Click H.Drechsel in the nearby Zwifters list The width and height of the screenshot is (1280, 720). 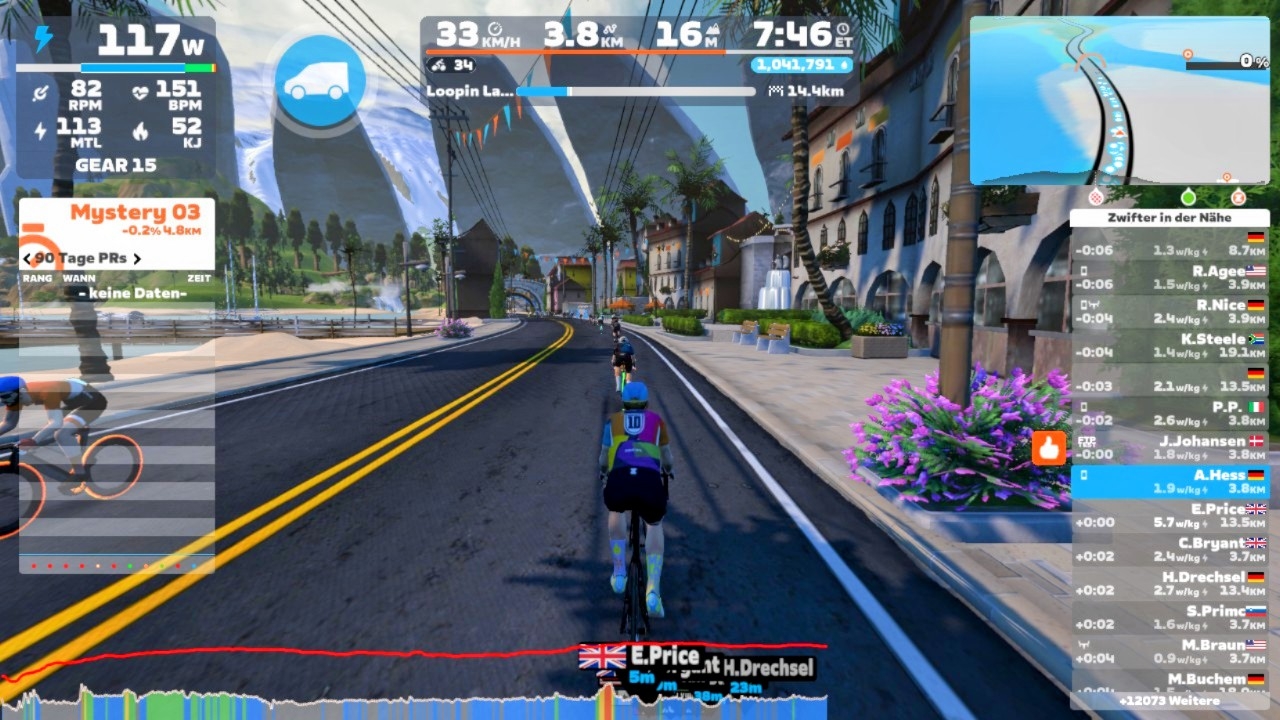[1169, 584]
